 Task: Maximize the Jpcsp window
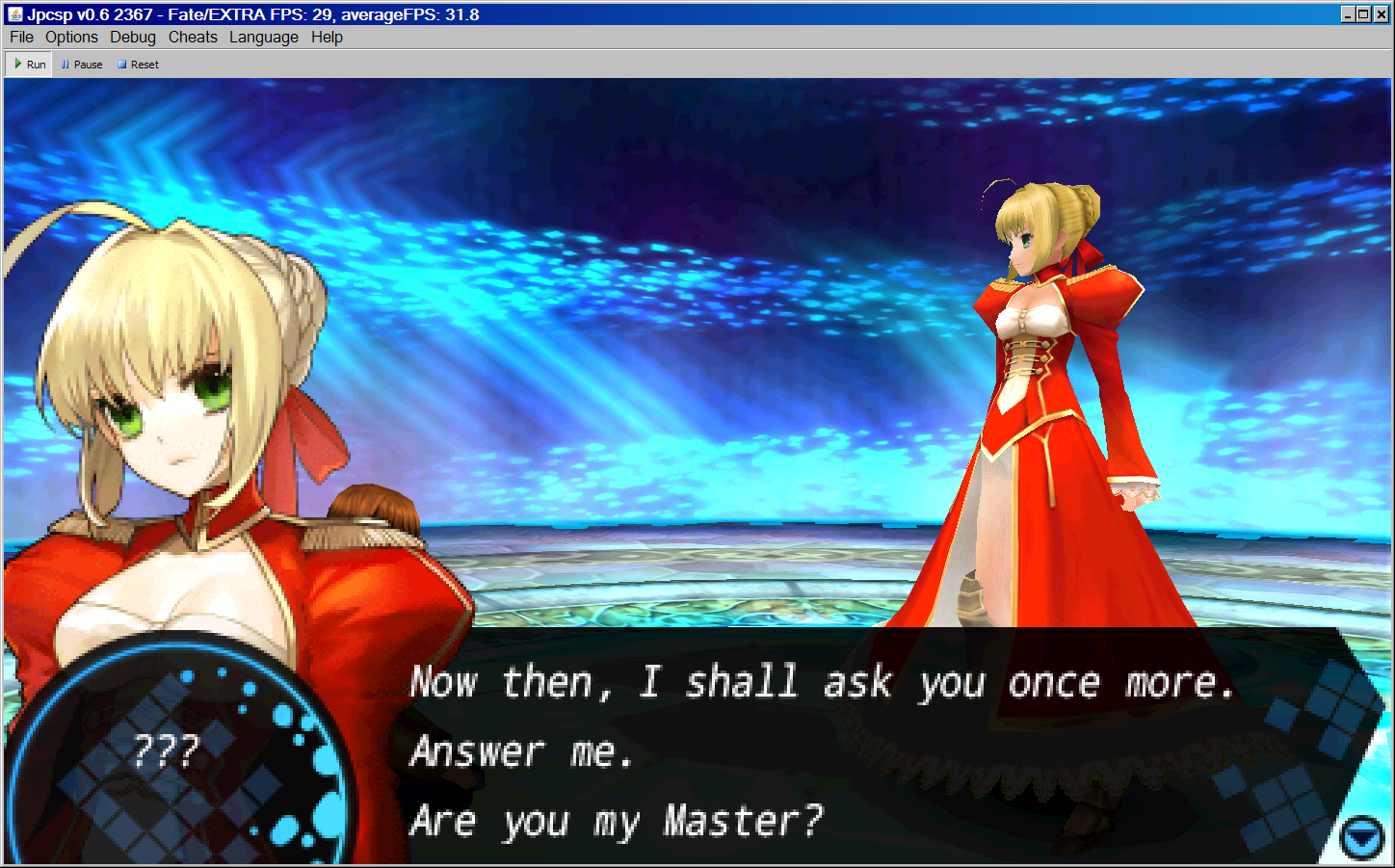(1363, 13)
